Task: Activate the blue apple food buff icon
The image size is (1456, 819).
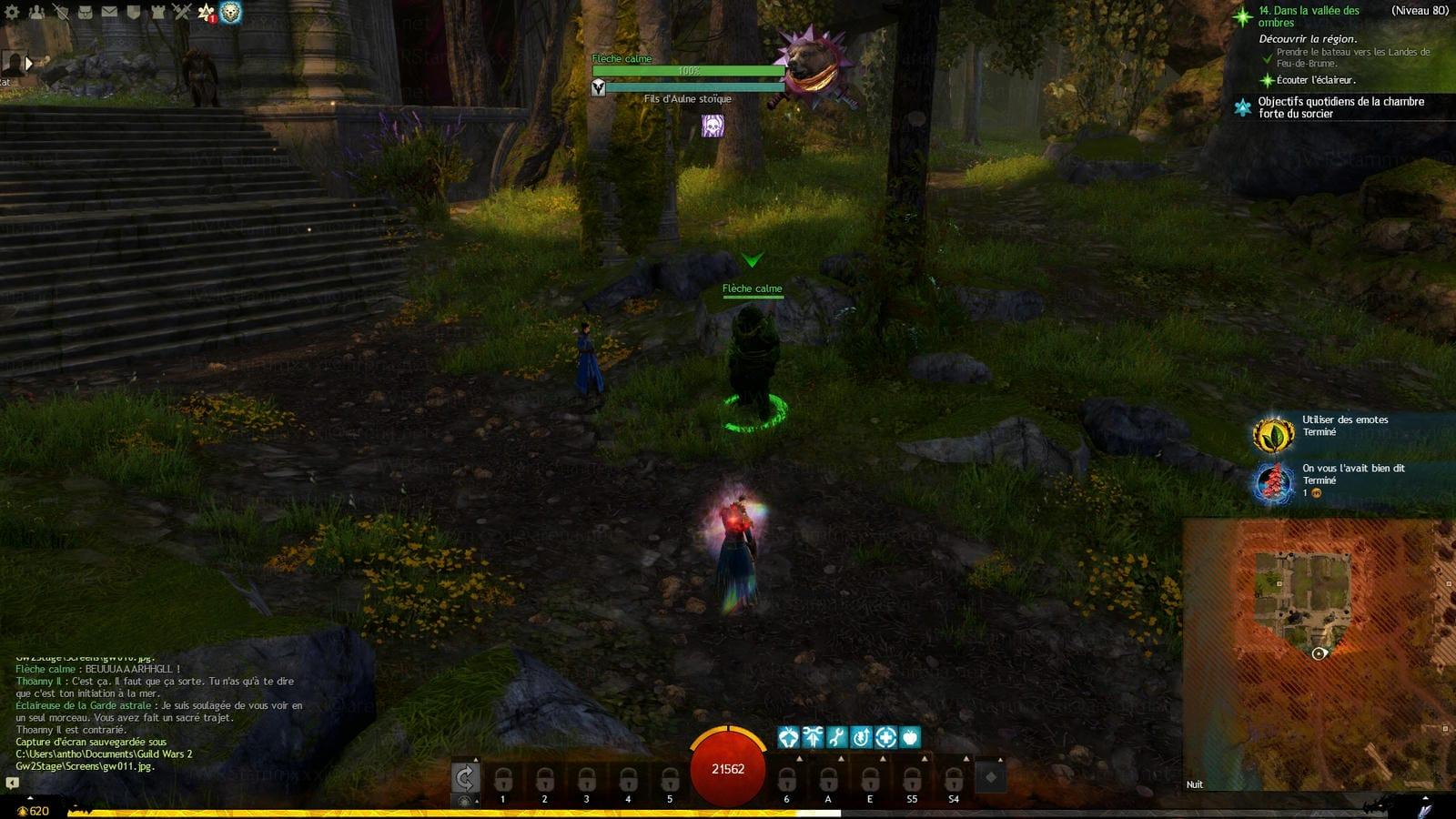Action: tap(910, 737)
